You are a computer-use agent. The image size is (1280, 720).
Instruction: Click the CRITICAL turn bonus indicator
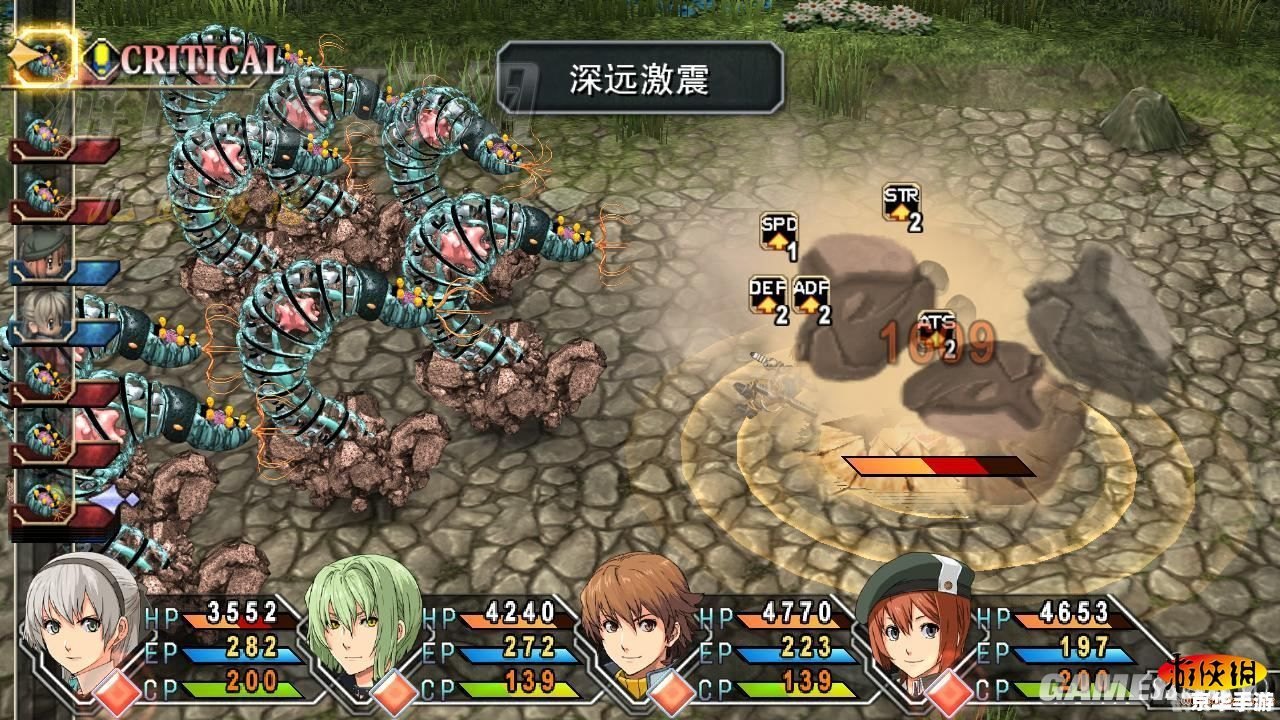coord(200,60)
